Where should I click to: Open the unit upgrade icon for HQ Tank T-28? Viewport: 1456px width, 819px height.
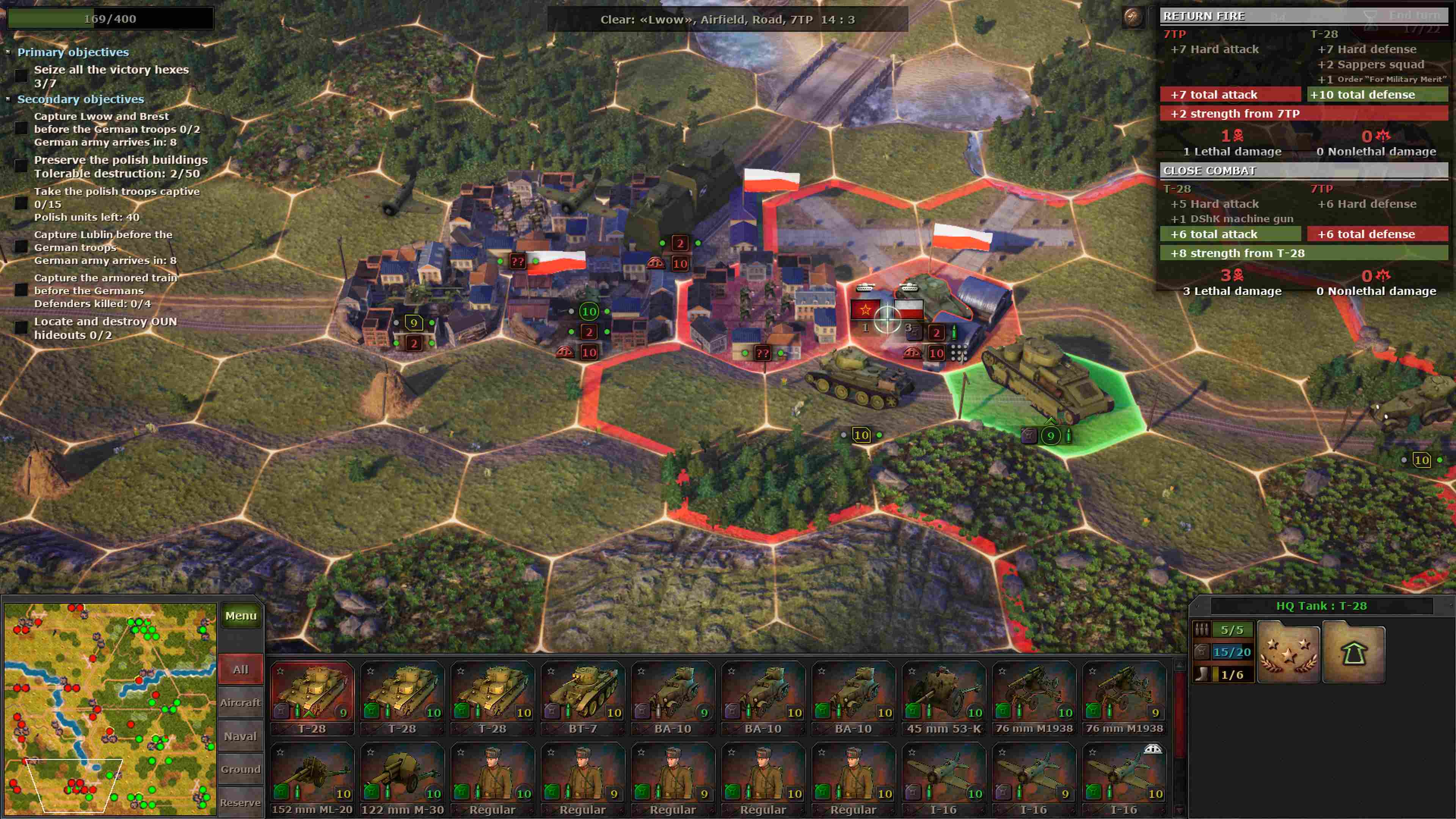[x=1354, y=651]
